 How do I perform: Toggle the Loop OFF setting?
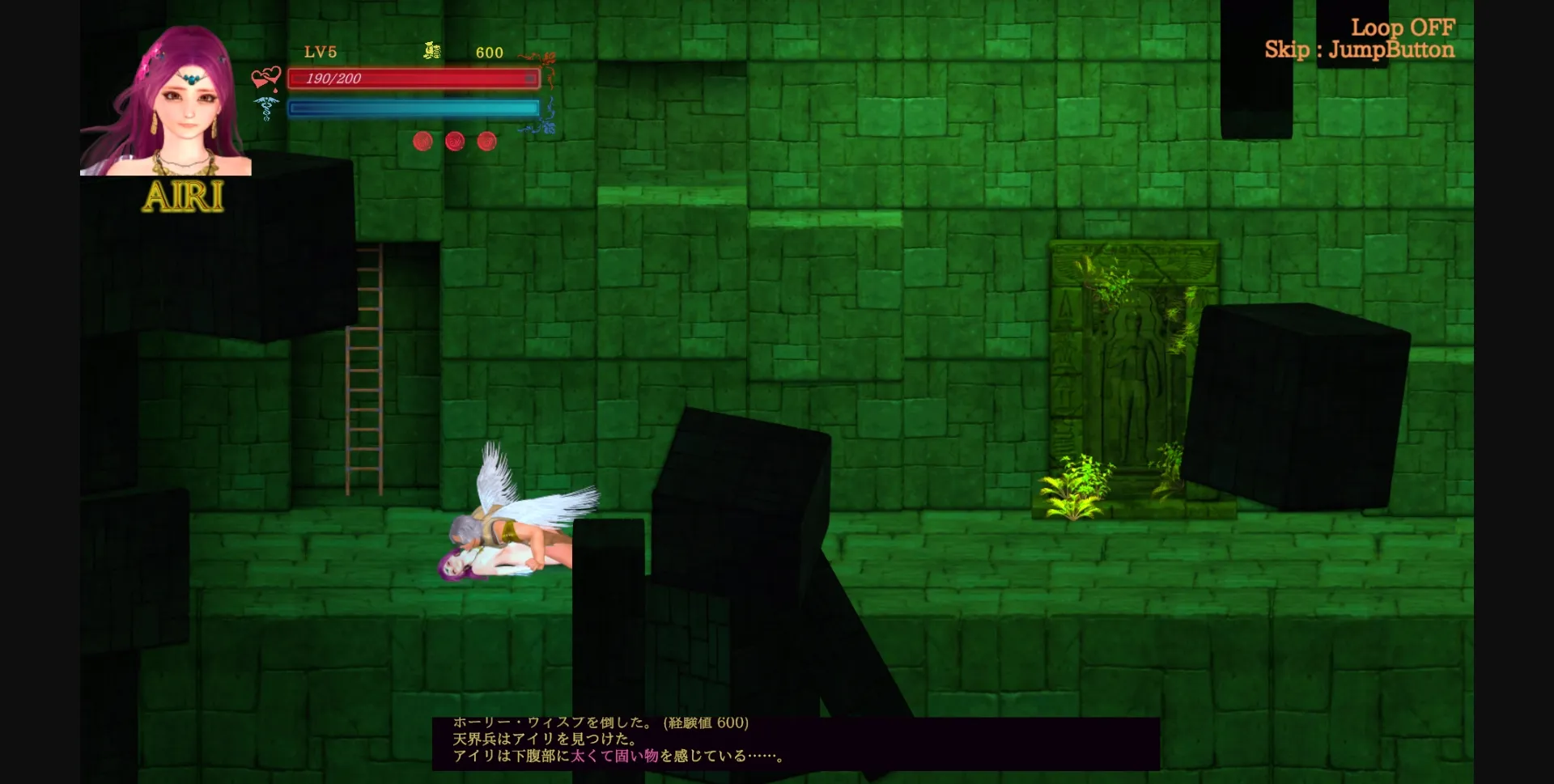click(1405, 27)
